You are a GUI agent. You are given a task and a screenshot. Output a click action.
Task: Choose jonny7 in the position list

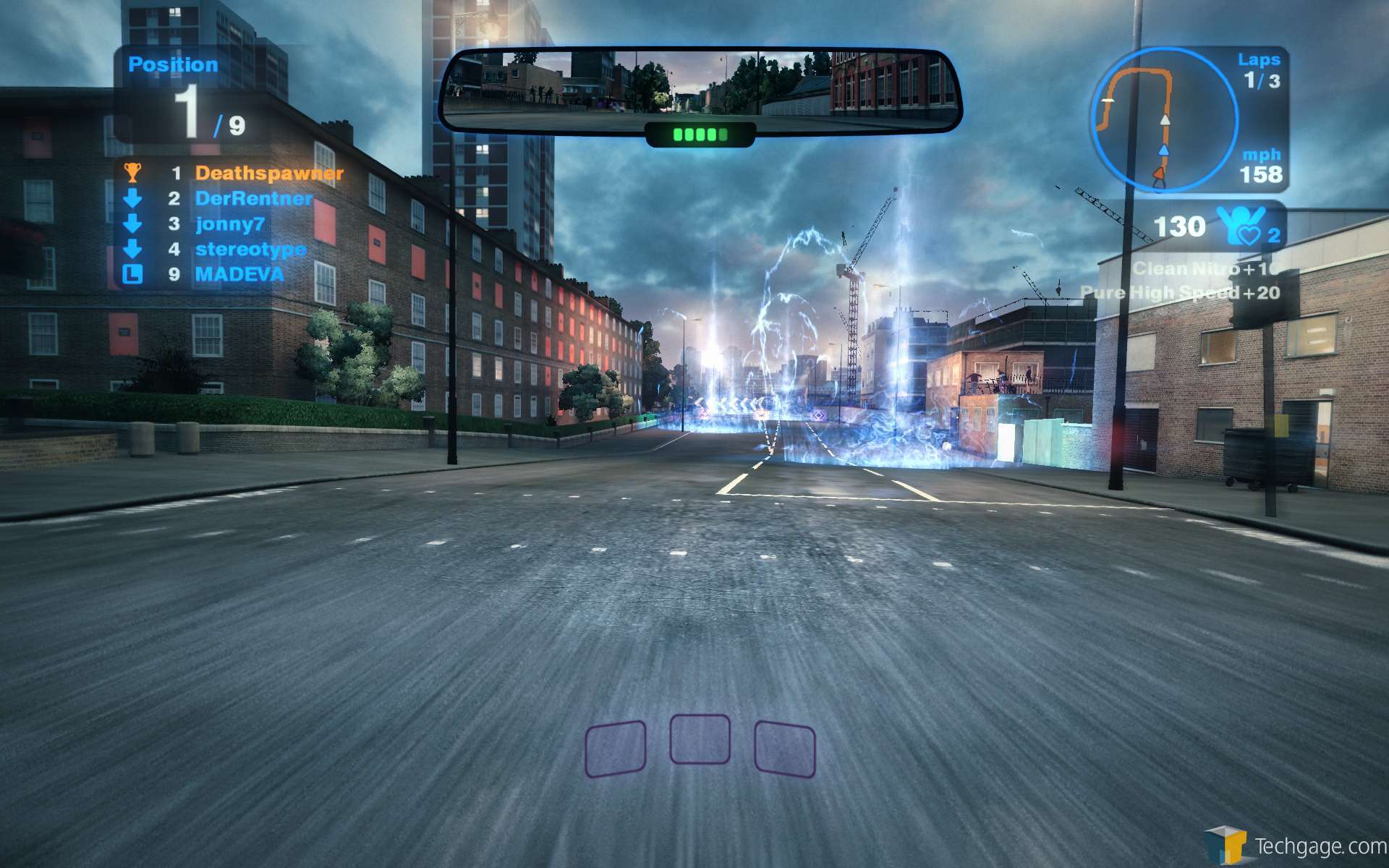230,224
